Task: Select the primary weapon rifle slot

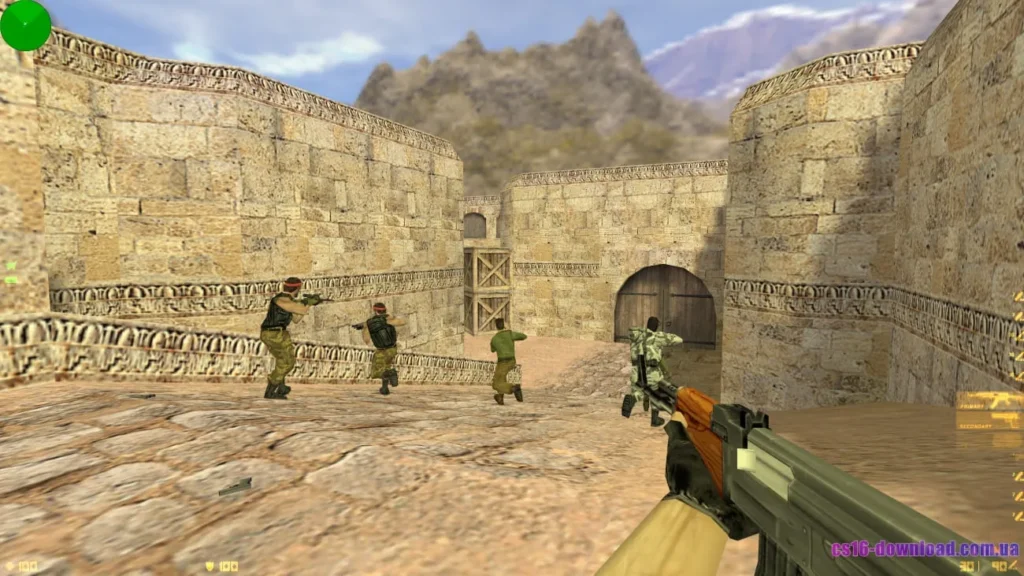Action: tap(988, 401)
